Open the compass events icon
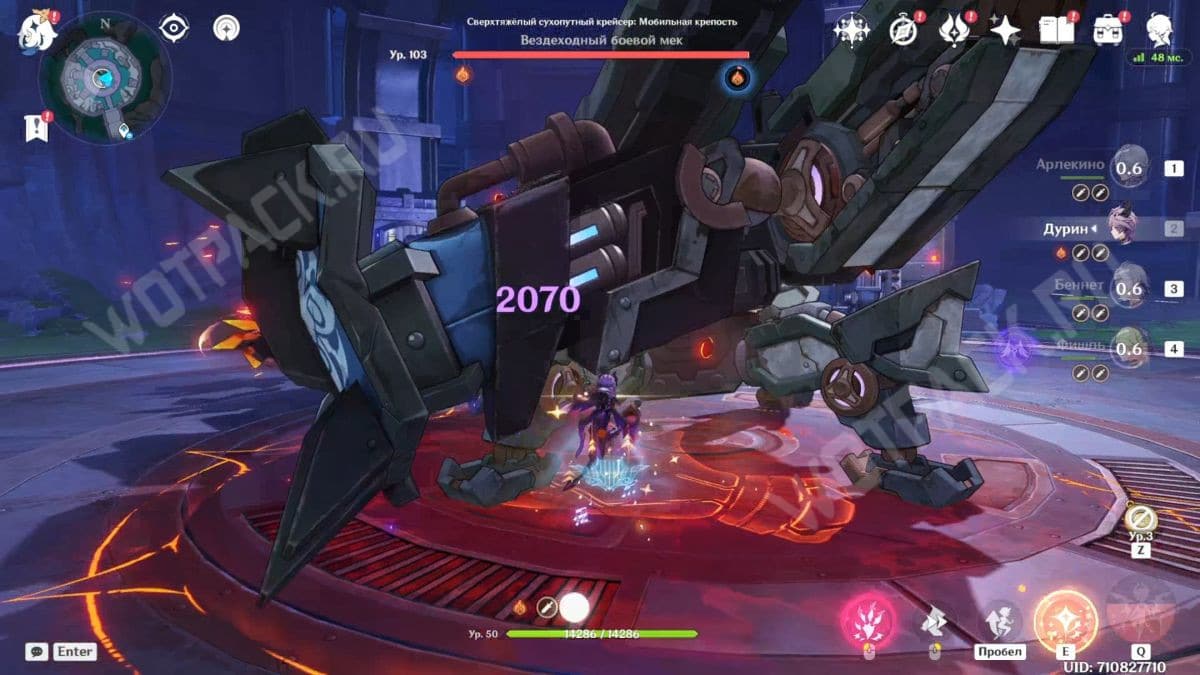This screenshot has width=1200, height=675. (x=904, y=30)
